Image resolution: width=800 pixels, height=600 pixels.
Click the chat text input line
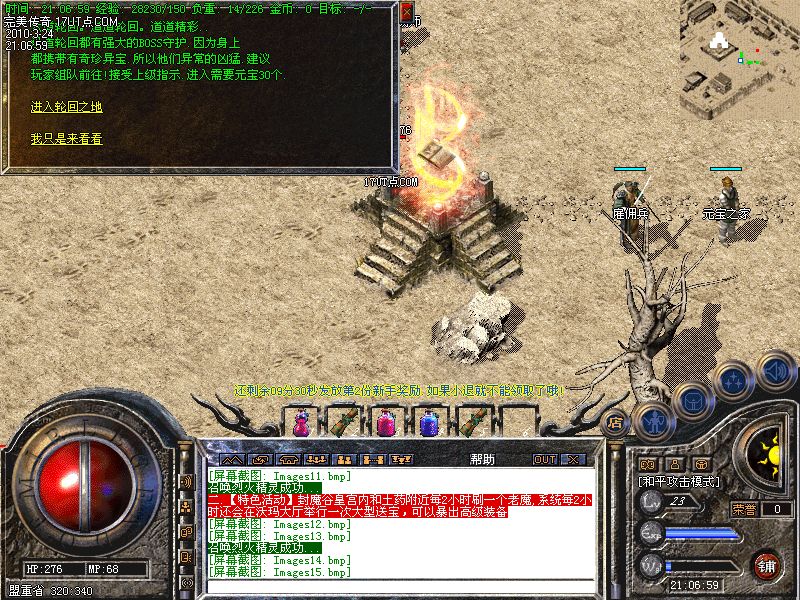[x=400, y=586]
